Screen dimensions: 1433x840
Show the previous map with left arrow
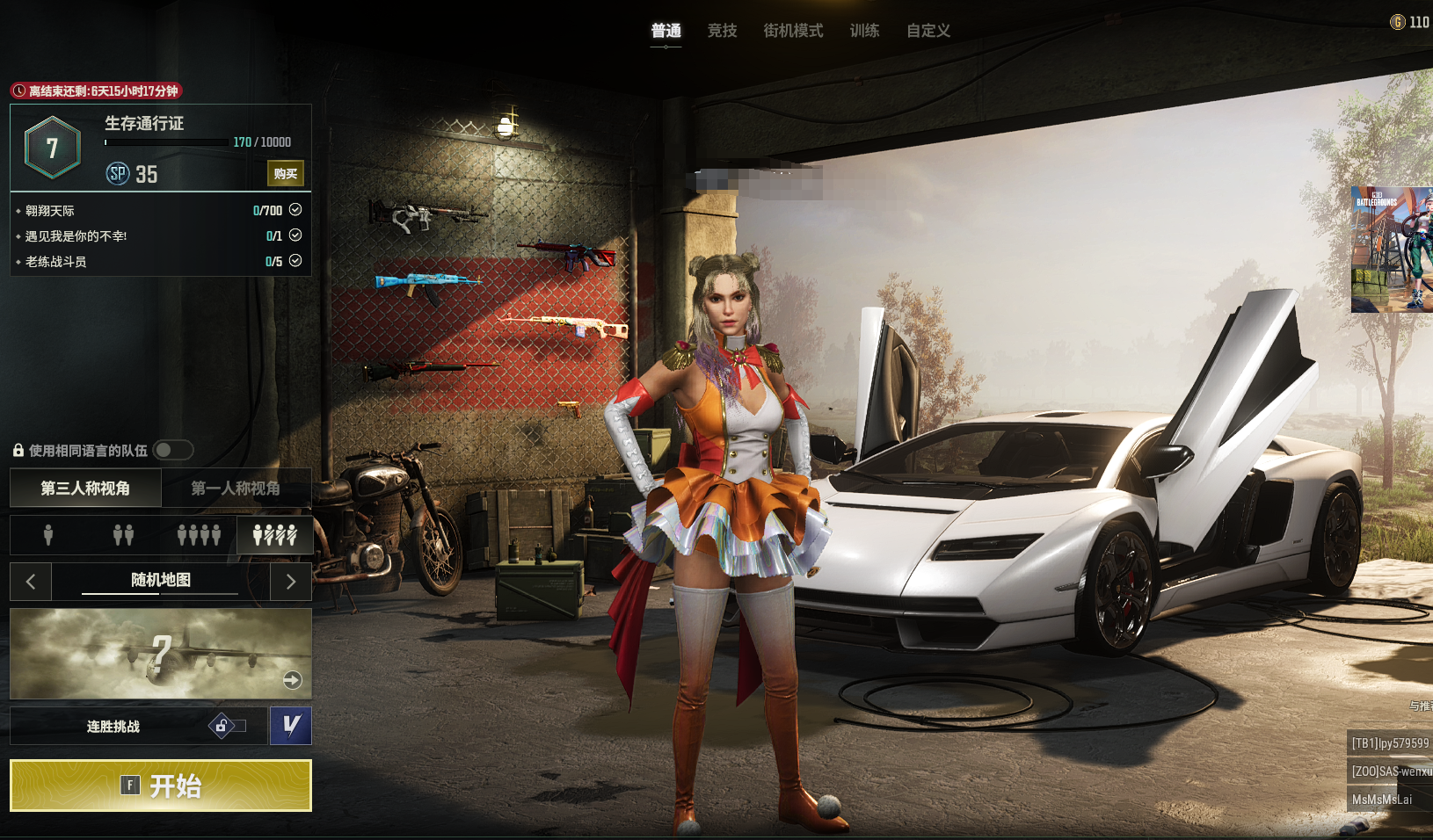pyautogui.click(x=31, y=581)
